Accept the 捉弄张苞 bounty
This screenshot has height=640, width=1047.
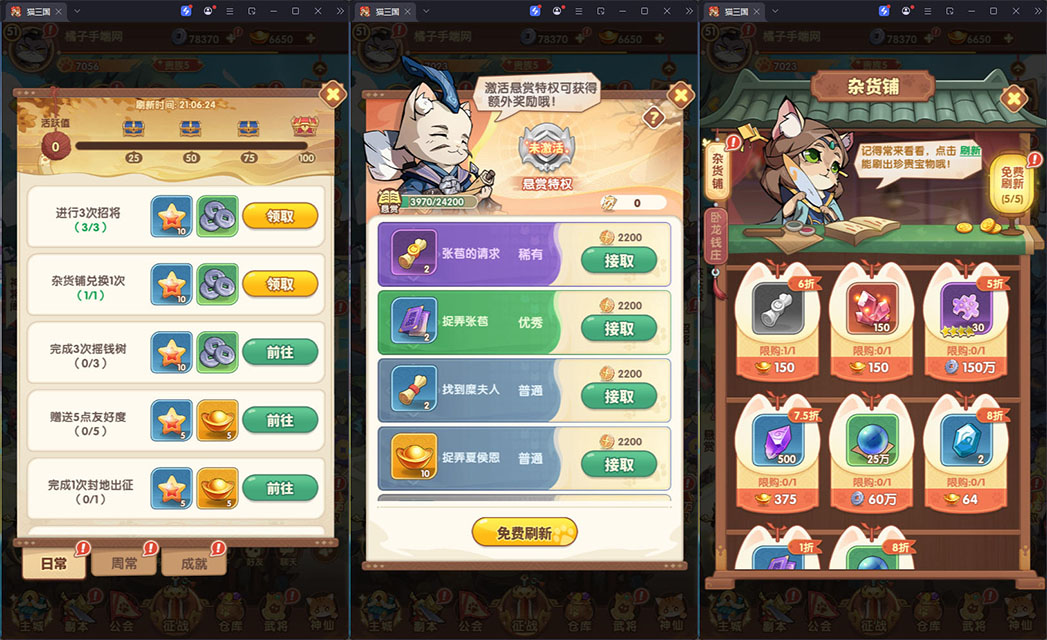coord(619,329)
